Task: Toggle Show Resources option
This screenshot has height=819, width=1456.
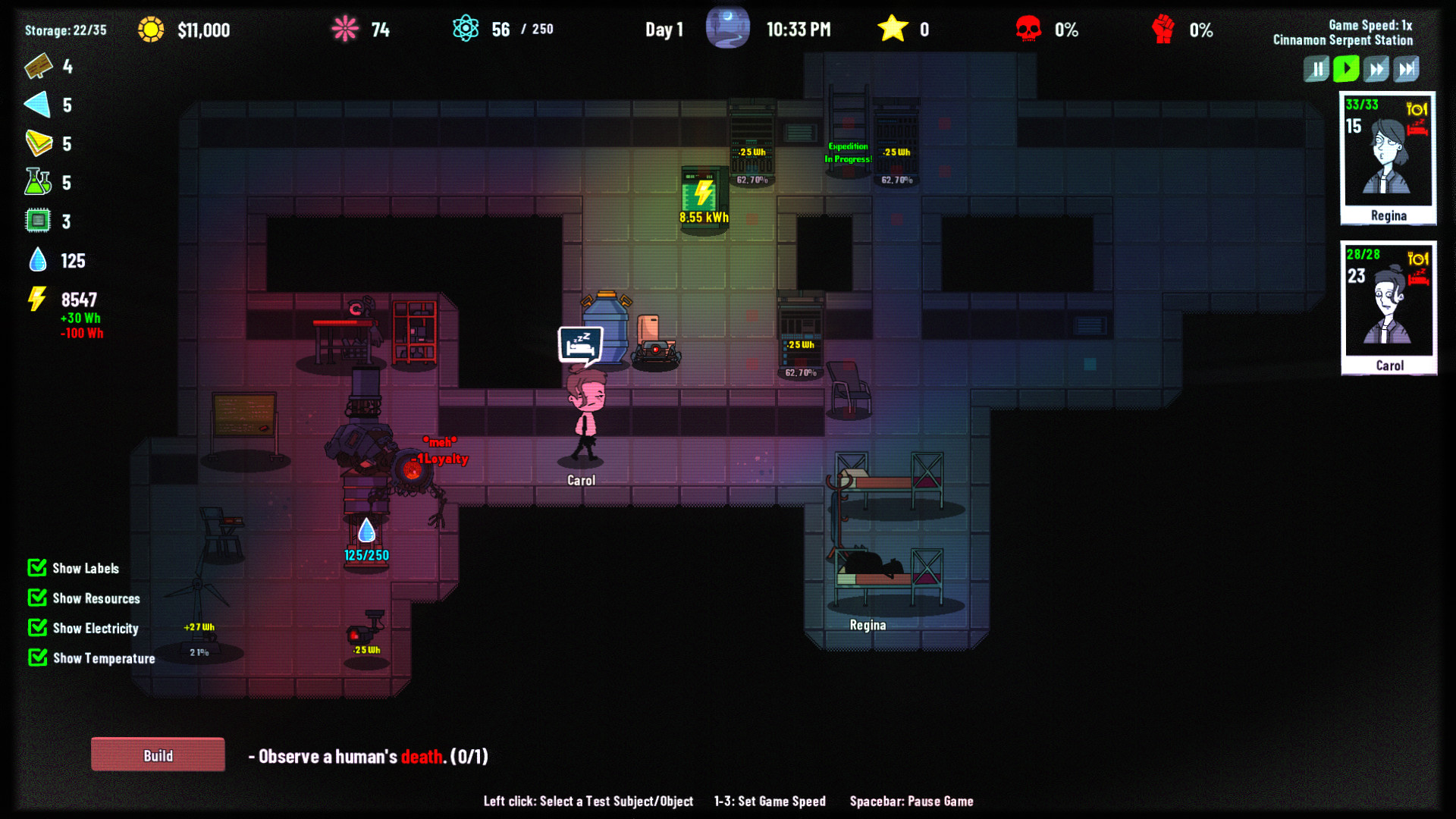Action: pos(37,598)
